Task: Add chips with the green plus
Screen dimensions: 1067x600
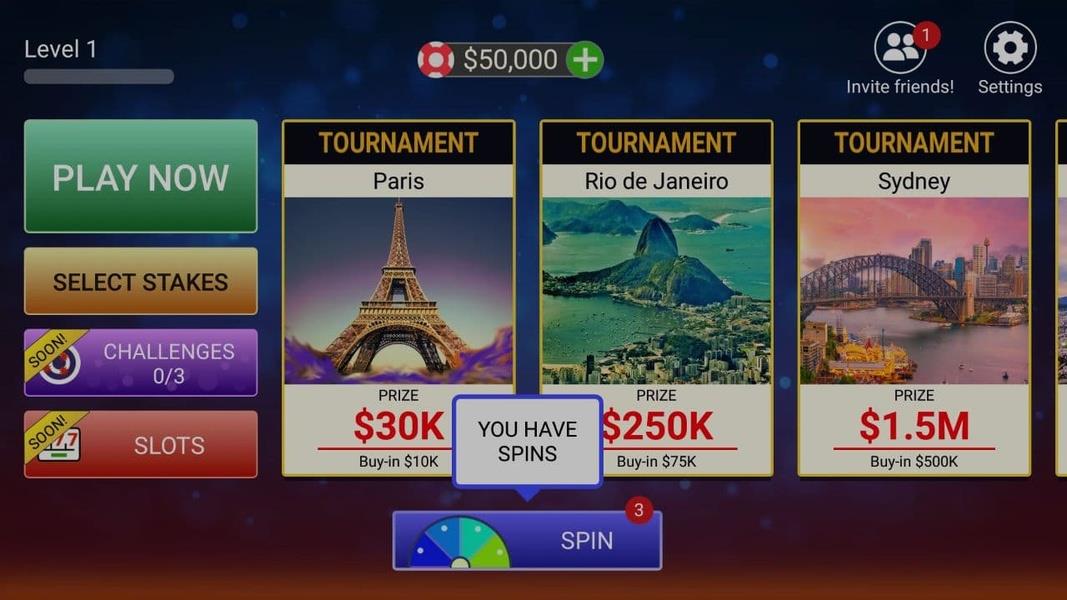Action: [x=585, y=60]
